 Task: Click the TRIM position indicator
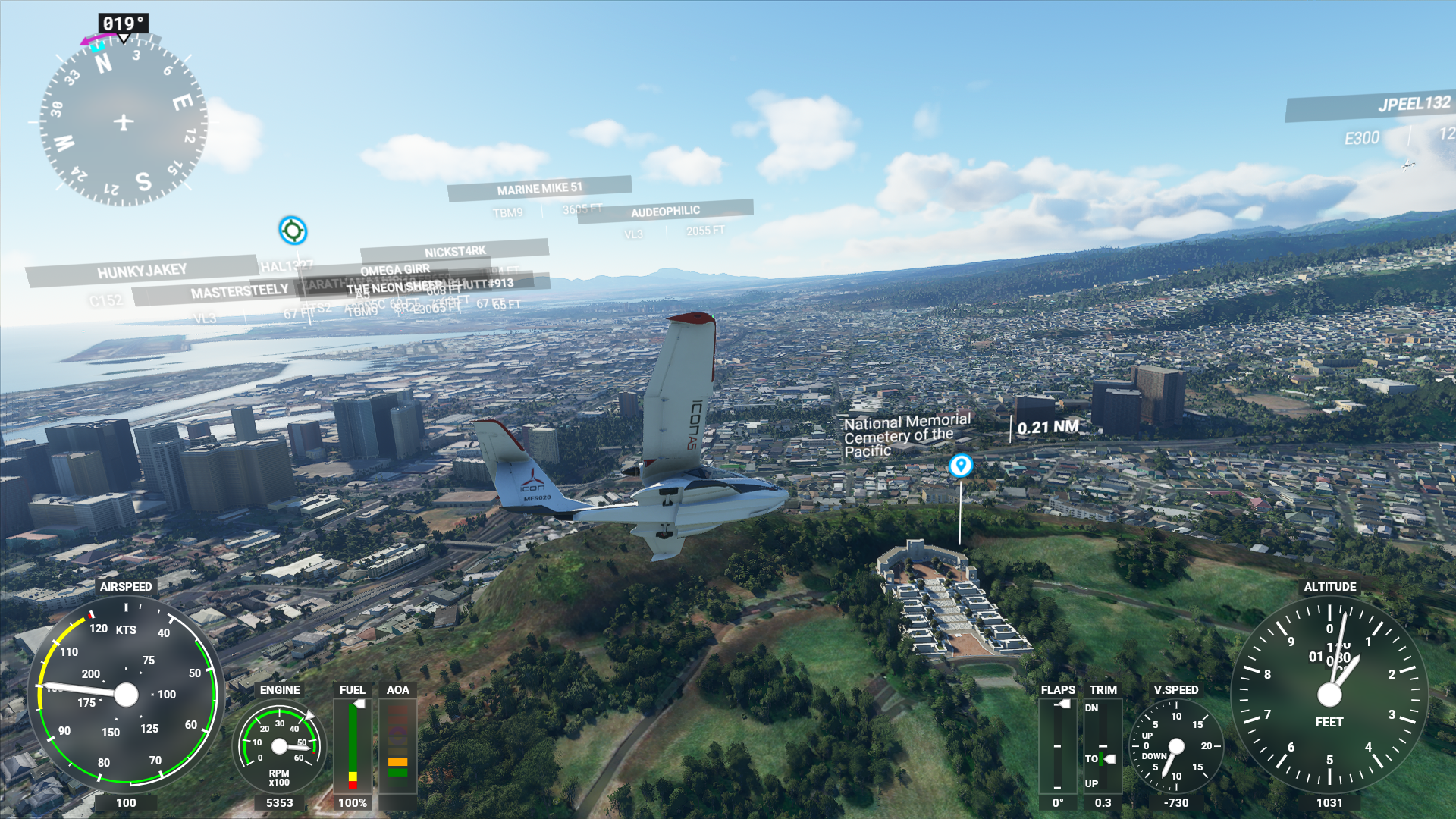coord(1103,747)
